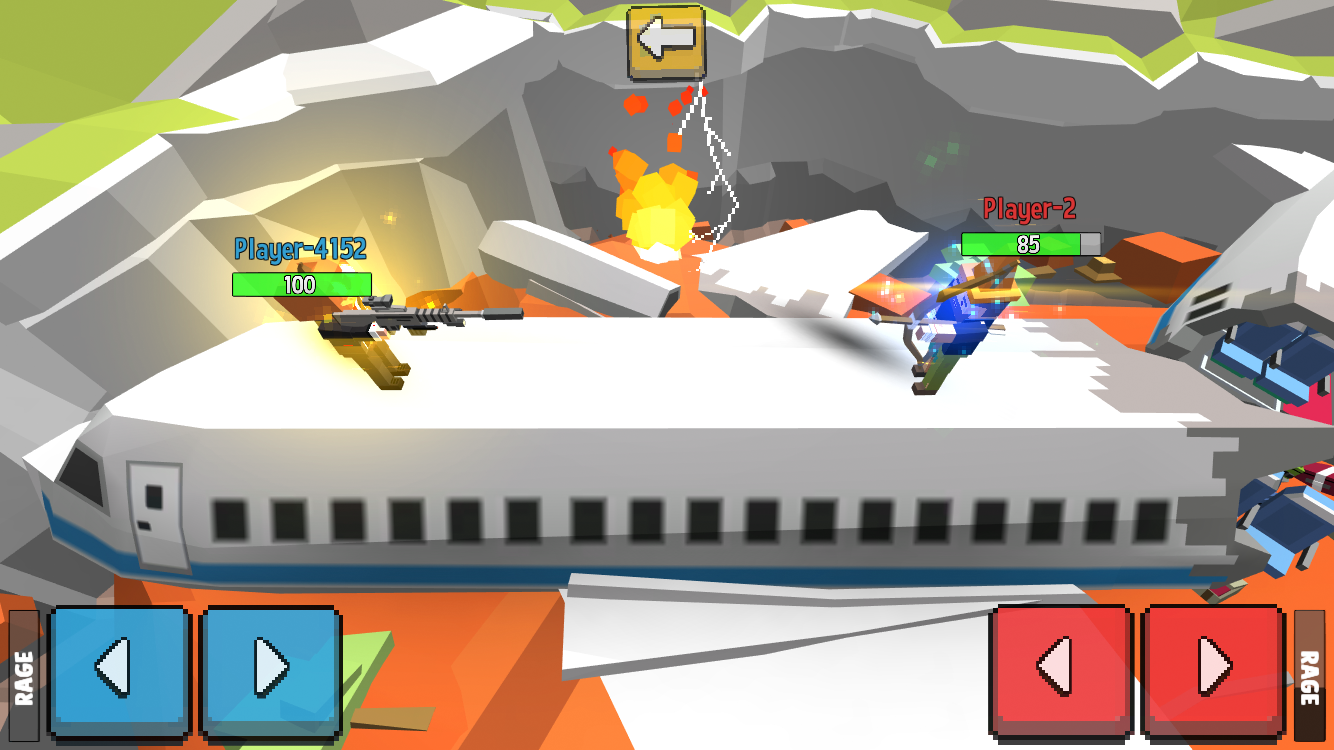1334x750 pixels.
Task: Select the Player-4152 name label
Action: (300, 247)
